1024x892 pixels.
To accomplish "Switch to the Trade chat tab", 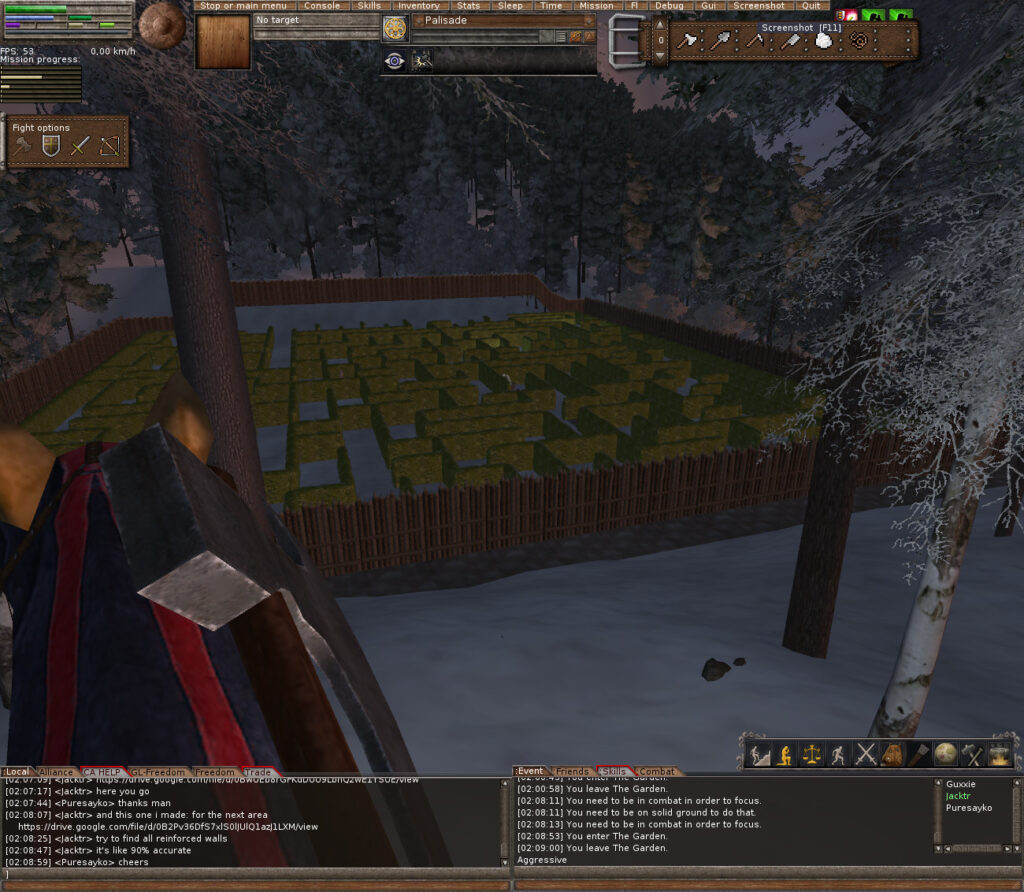I will [257, 772].
